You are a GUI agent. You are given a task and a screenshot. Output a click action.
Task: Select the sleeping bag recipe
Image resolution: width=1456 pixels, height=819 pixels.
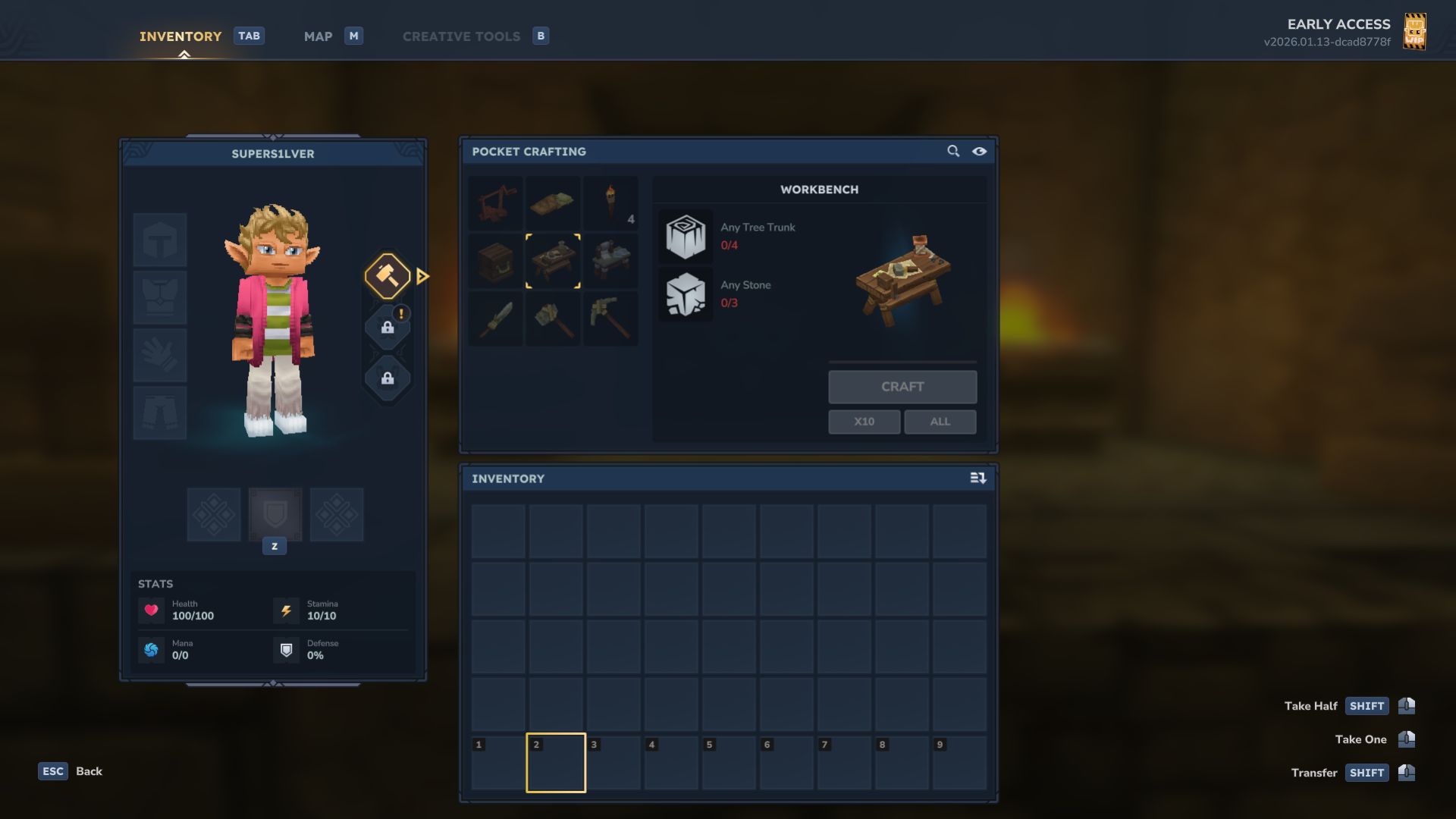click(553, 202)
